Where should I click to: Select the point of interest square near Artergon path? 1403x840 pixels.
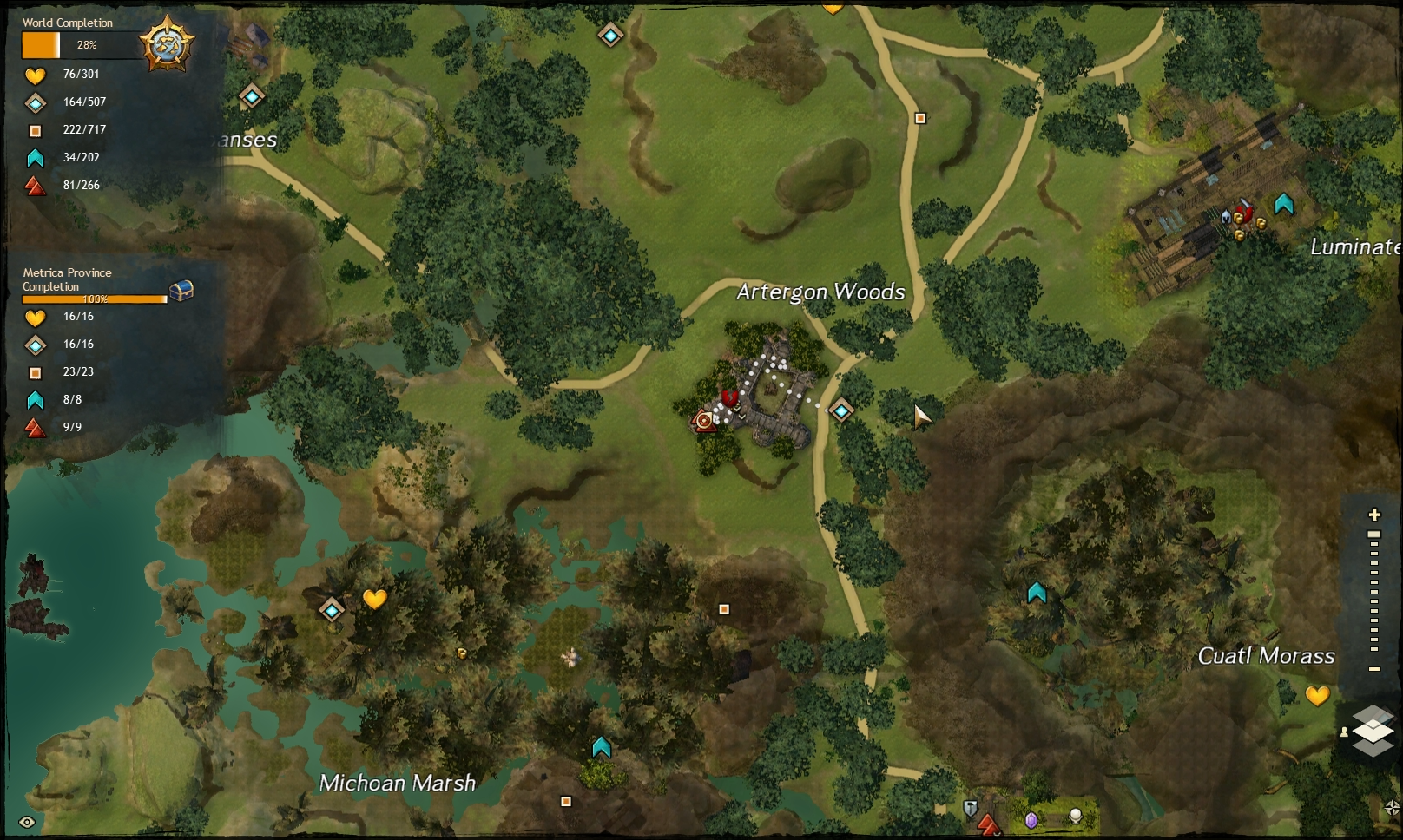pos(921,117)
